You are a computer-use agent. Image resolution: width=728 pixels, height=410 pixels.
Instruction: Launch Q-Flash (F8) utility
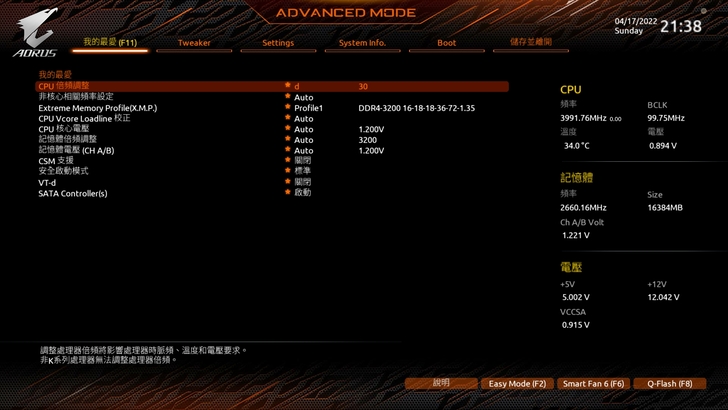[x=669, y=383]
